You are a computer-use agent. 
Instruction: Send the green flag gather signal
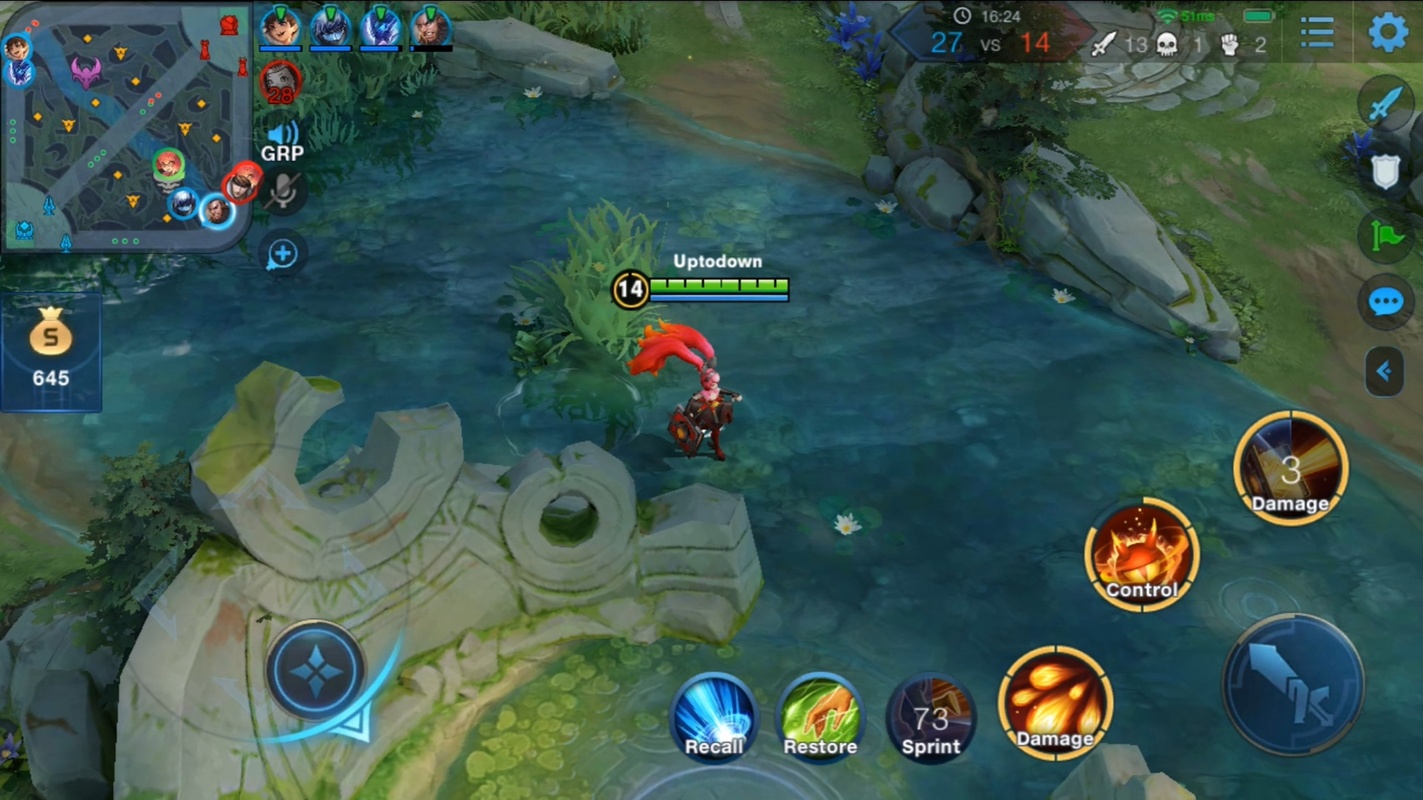(x=1386, y=236)
